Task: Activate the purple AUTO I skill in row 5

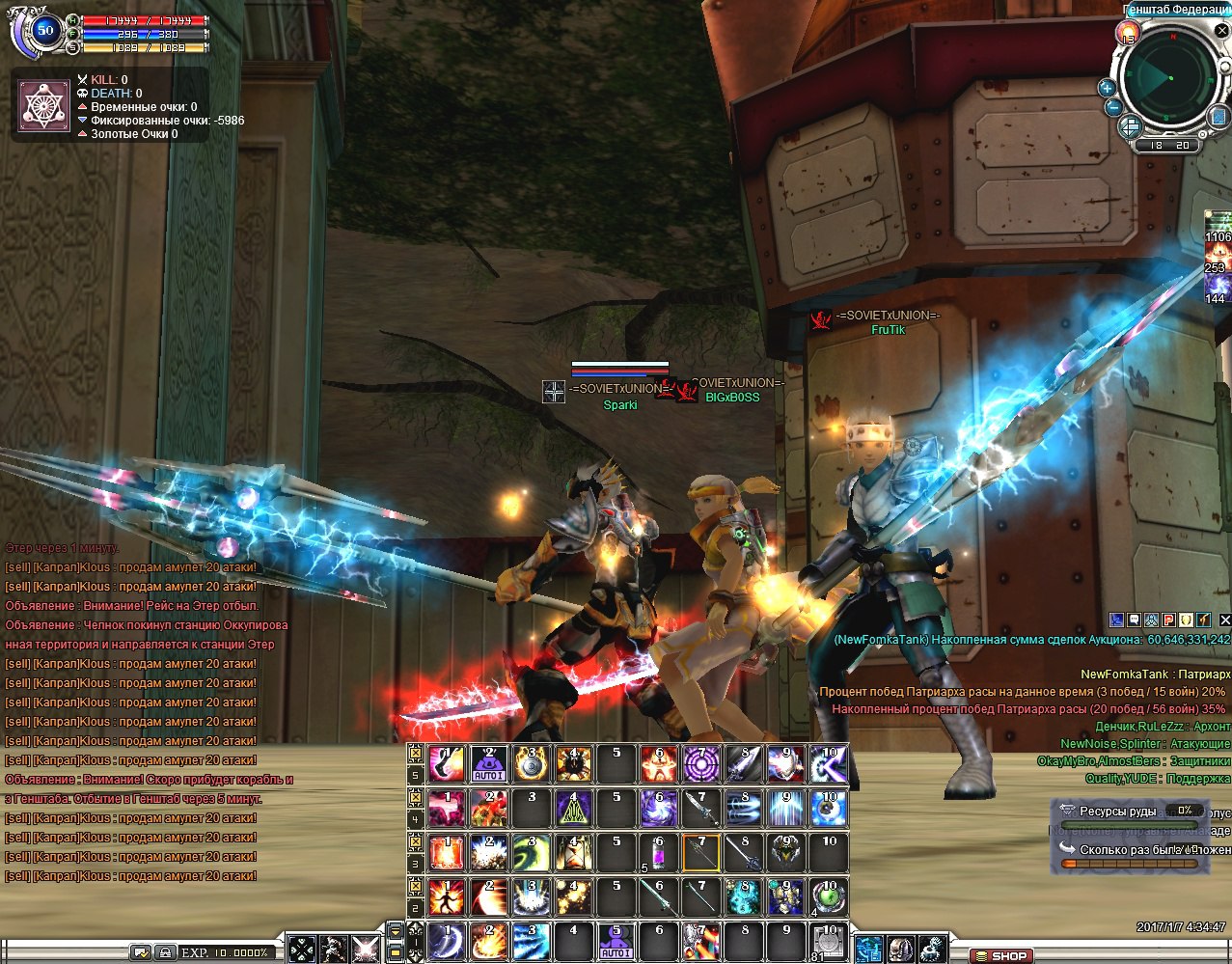Action: (489, 764)
